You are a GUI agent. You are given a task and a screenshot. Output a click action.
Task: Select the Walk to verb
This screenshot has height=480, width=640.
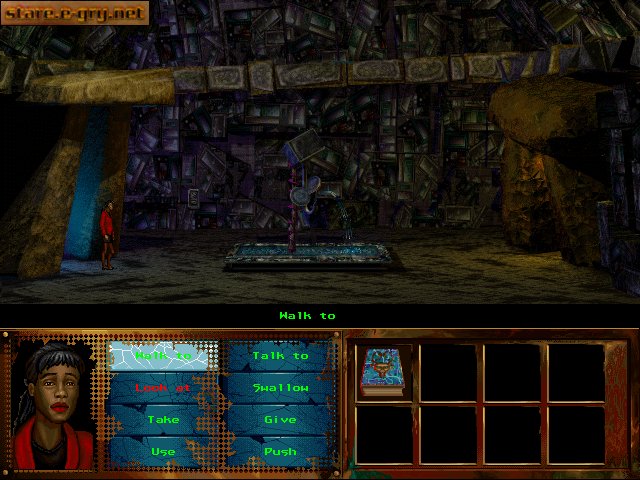pos(163,356)
